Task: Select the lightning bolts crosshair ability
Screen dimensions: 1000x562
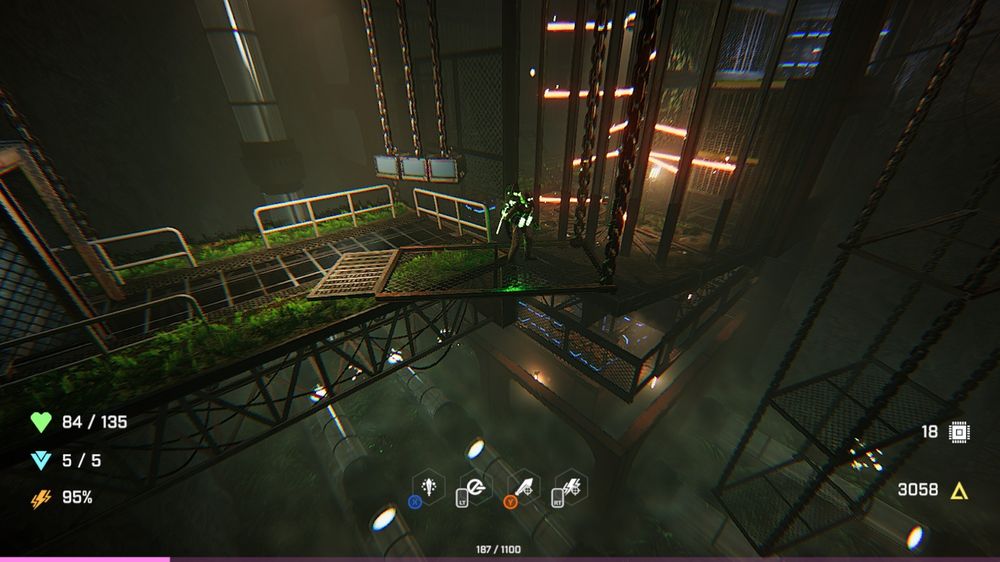Action: pos(572,487)
